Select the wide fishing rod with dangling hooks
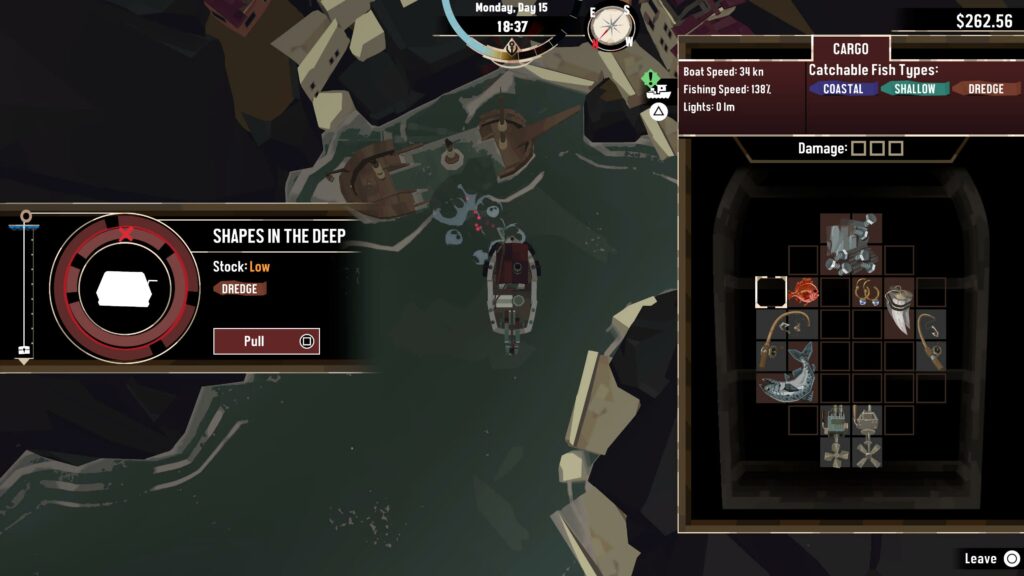 pos(787,324)
